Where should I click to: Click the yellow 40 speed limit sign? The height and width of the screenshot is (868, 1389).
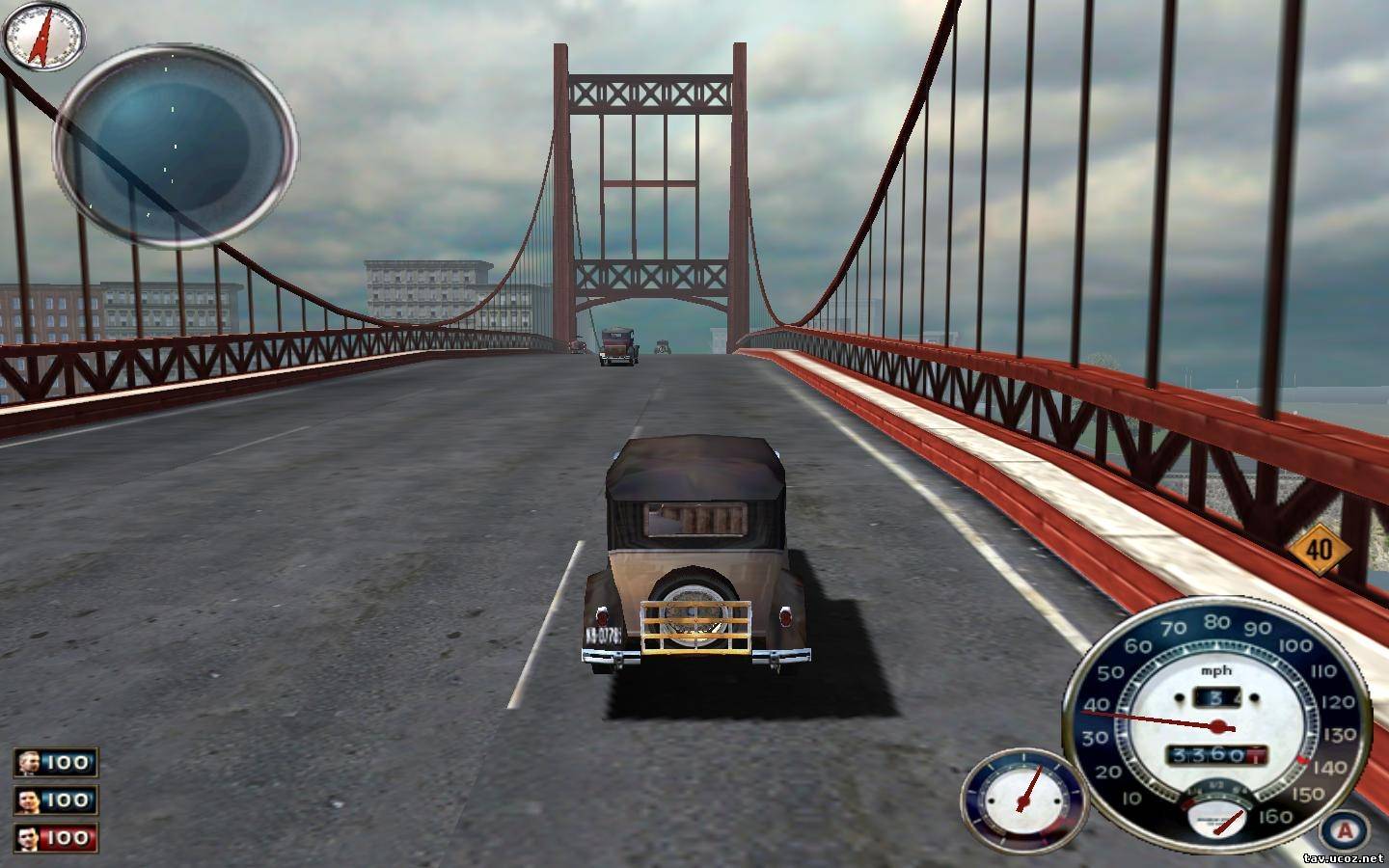(1317, 551)
